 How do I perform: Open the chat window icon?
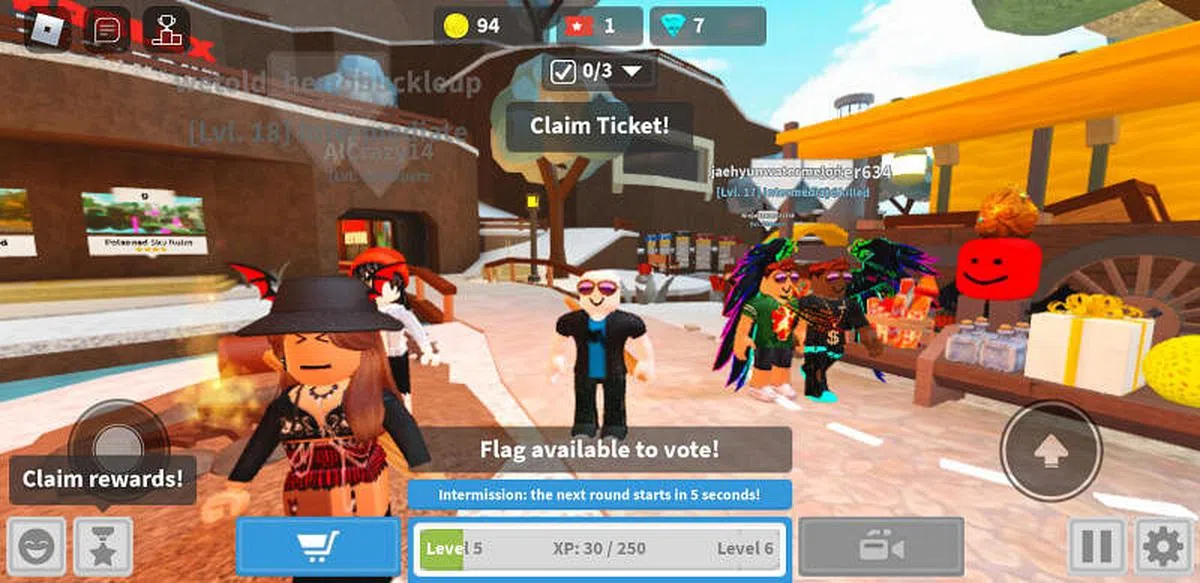pyautogui.click(x=107, y=29)
